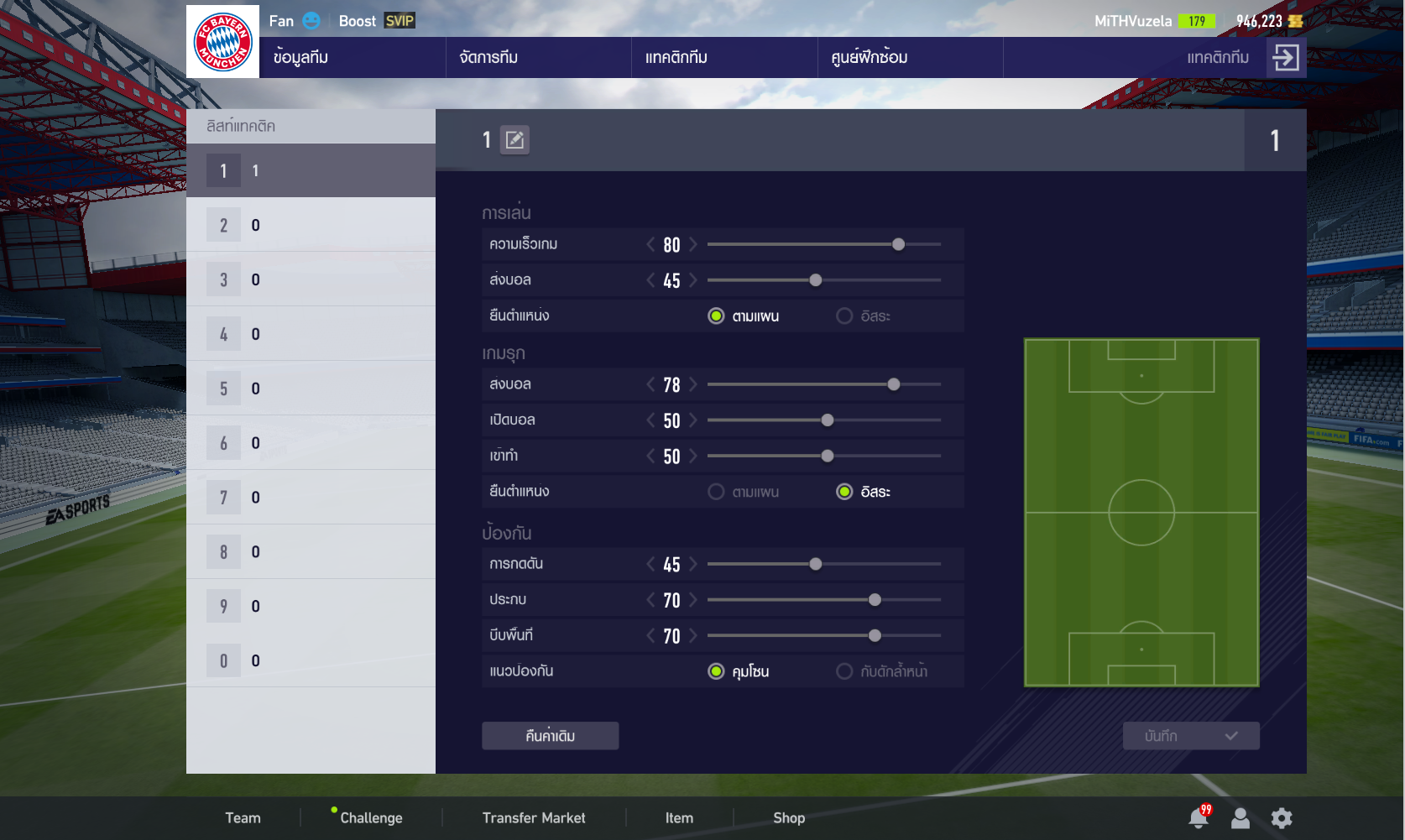1405x840 pixels.
Task: Click the ประกบ slider handle
Action: [x=875, y=600]
